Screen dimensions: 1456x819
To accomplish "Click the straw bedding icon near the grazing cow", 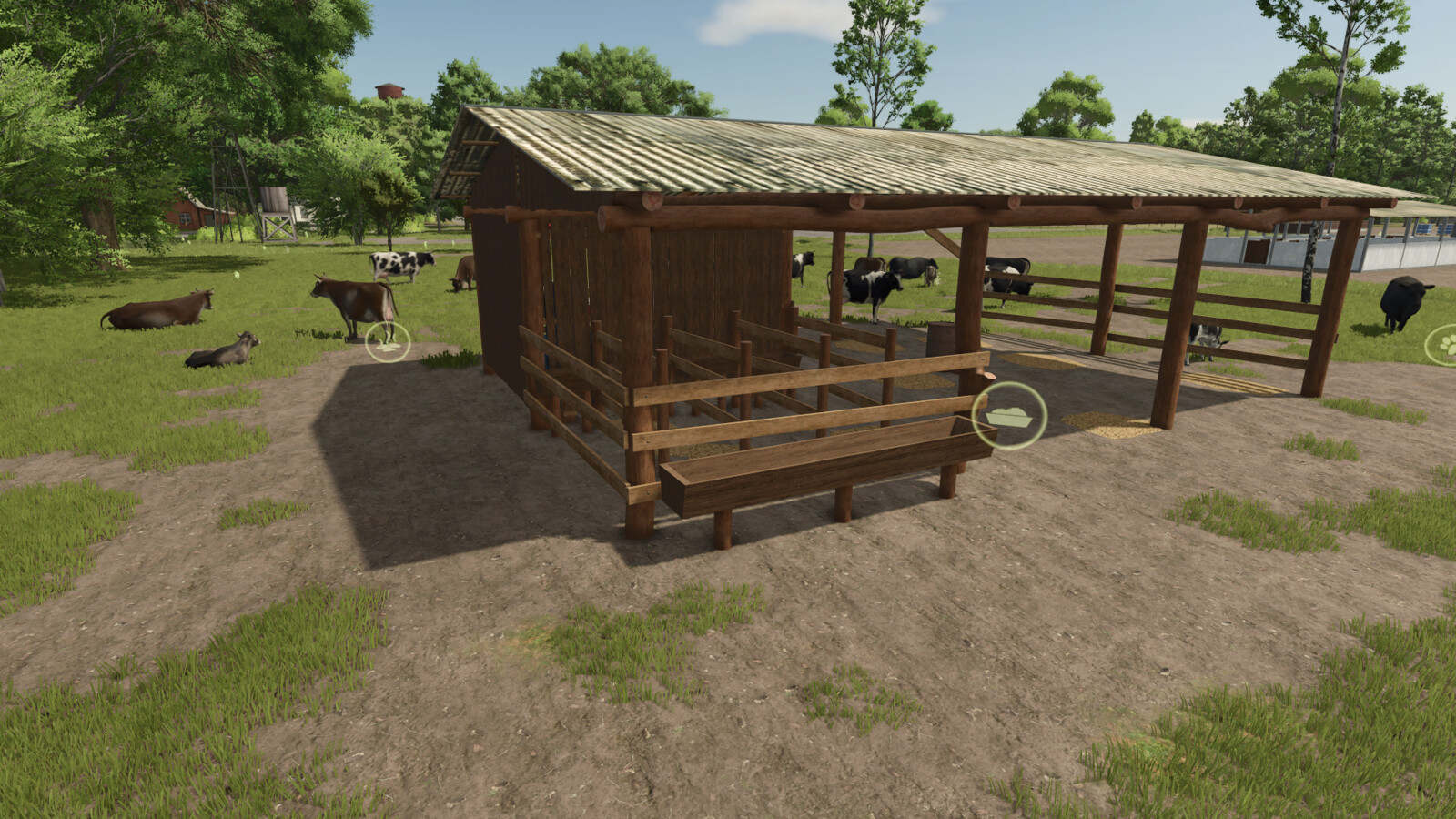I will coord(389,344).
